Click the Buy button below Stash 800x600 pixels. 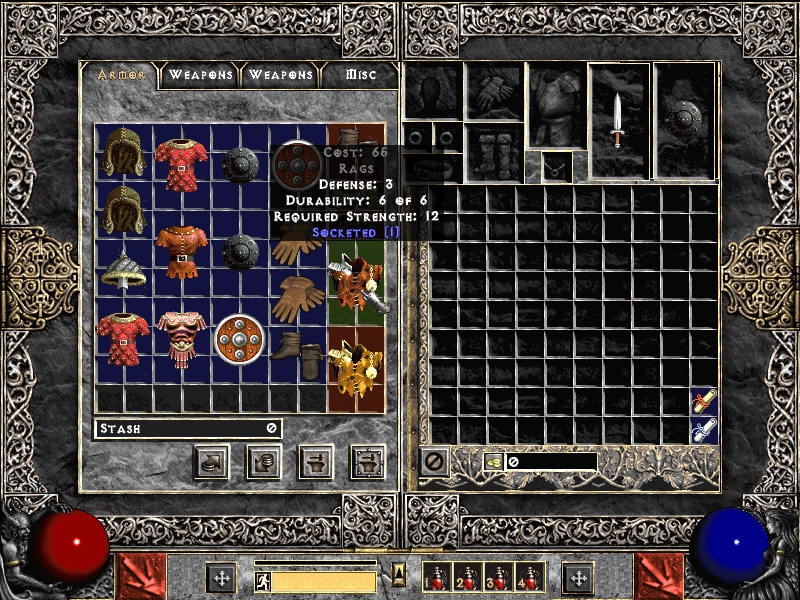(213, 462)
